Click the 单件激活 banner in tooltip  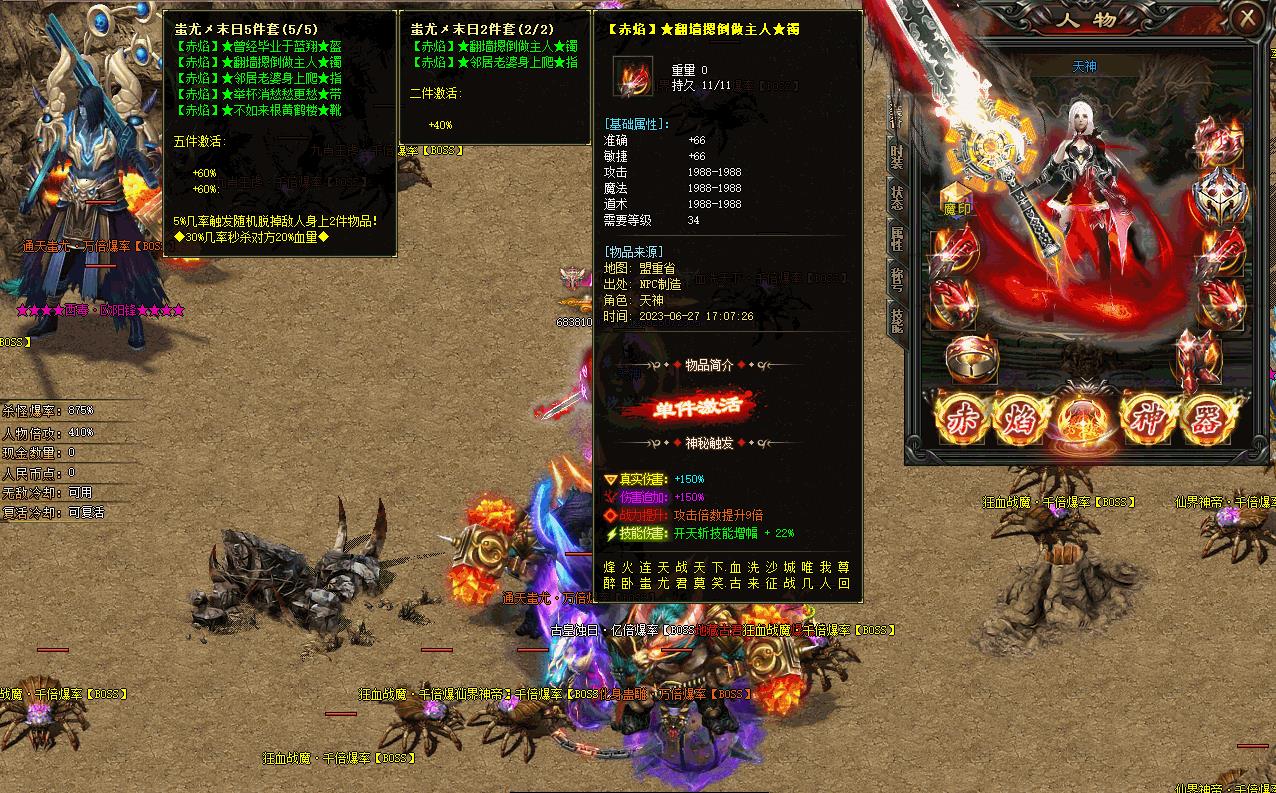click(x=688, y=407)
